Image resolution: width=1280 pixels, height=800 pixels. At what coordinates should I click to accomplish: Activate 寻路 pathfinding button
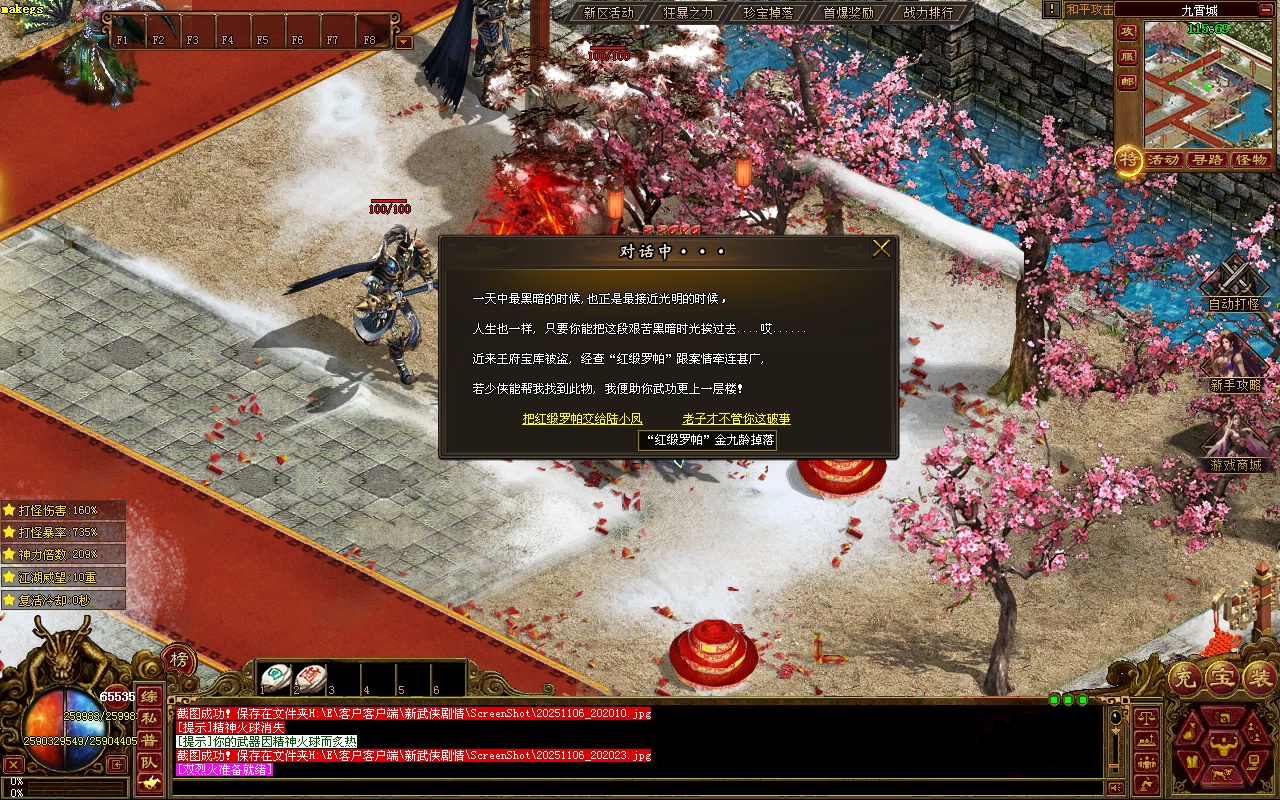tap(1207, 160)
